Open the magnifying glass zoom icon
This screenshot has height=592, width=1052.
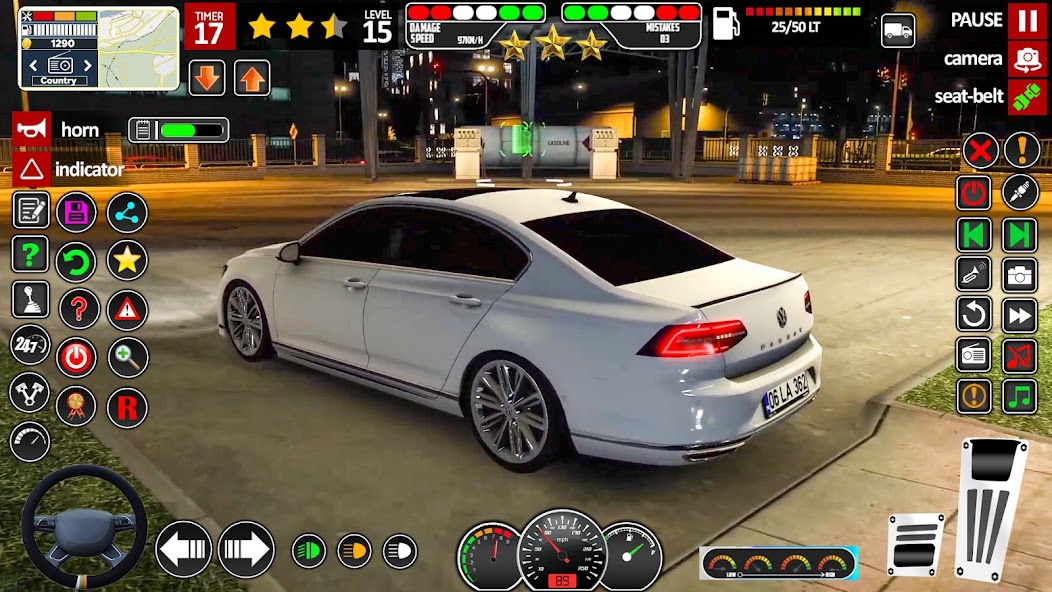[x=127, y=357]
